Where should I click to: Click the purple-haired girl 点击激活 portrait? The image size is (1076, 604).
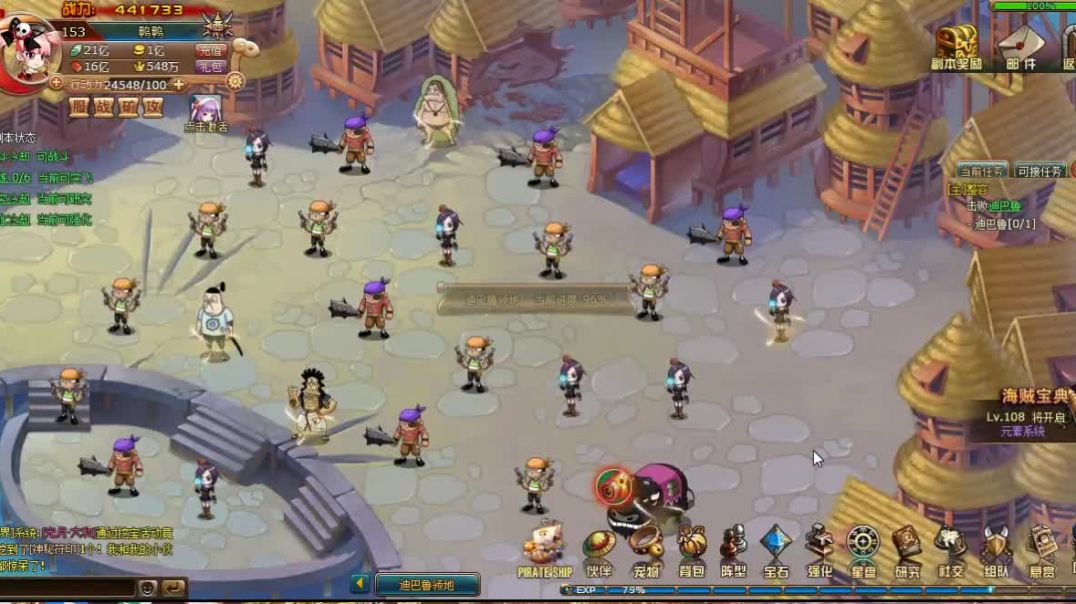point(205,108)
